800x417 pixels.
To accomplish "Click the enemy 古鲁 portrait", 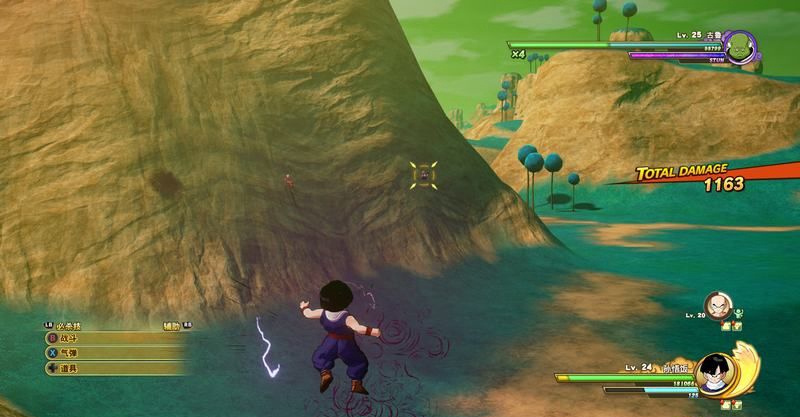I will pos(740,49).
